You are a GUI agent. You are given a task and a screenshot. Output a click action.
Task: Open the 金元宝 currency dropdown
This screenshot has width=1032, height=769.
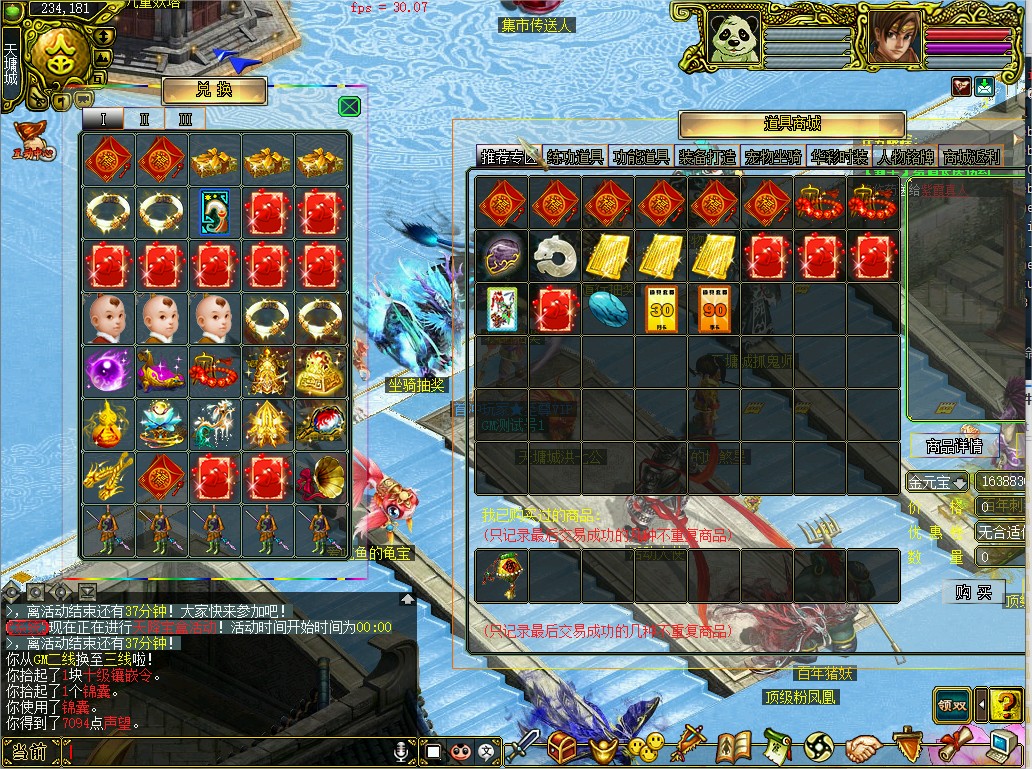[x=936, y=482]
